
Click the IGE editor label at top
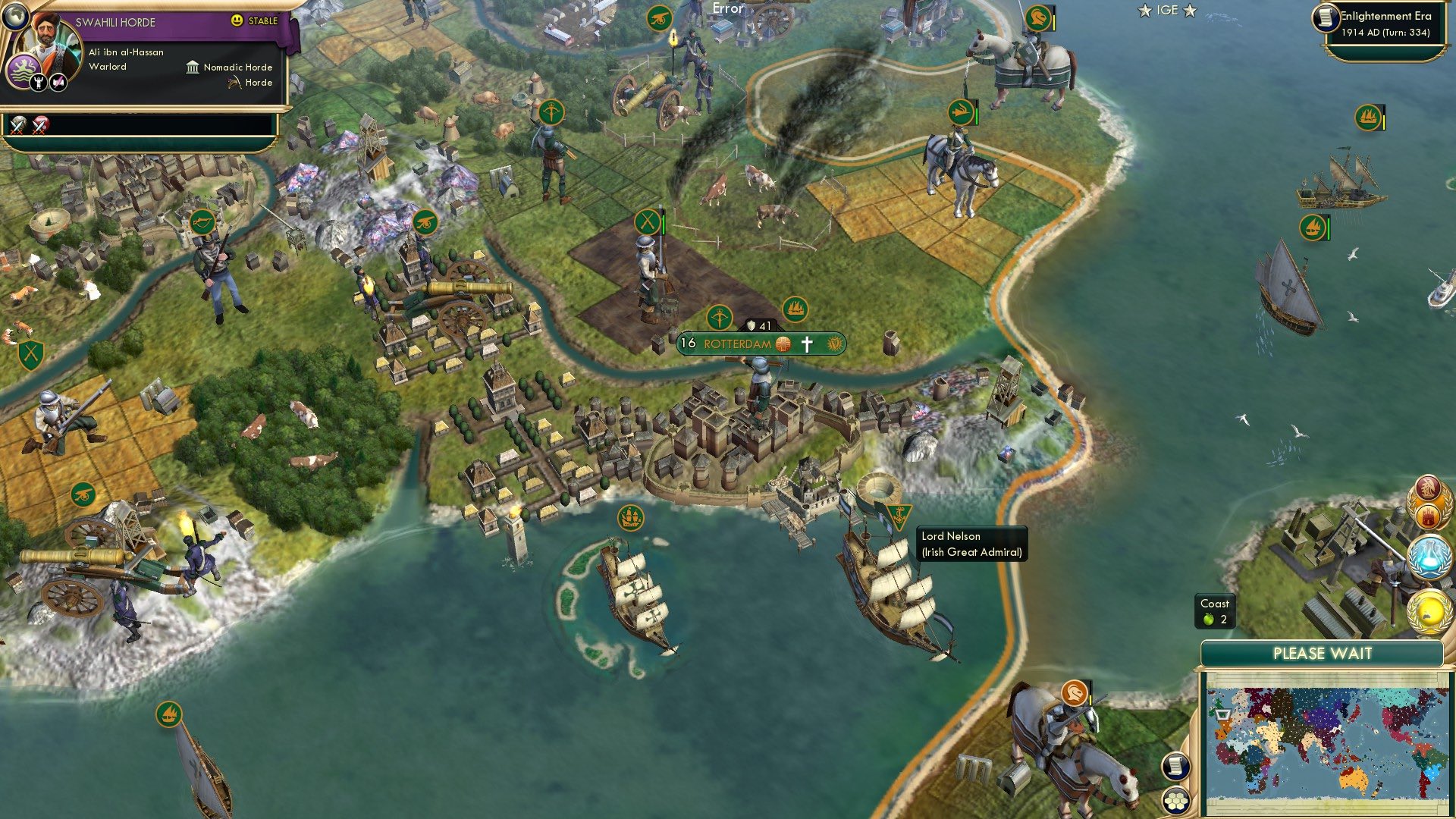[x=1166, y=11]
